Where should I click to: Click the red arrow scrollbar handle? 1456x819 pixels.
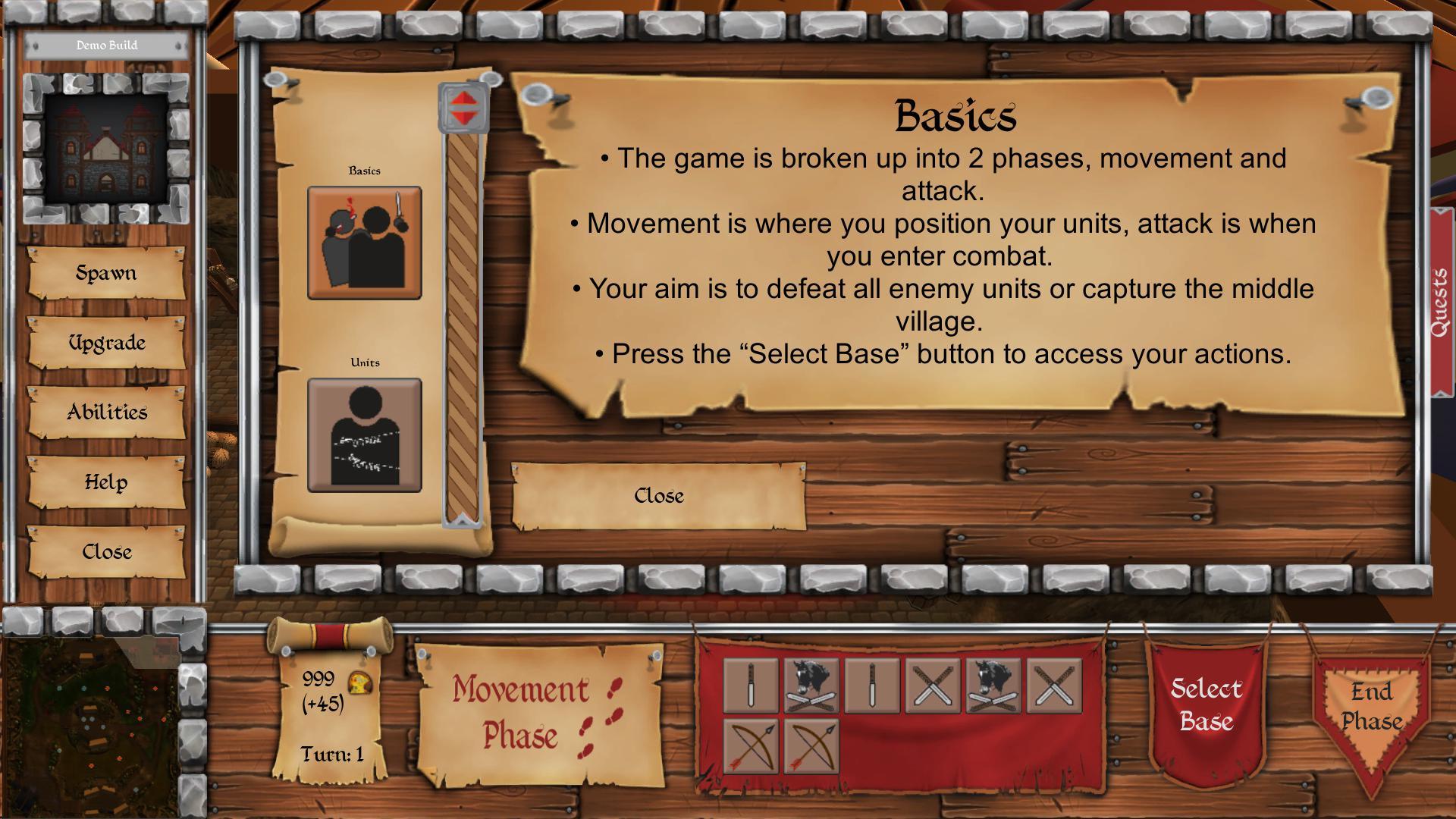pyautogui.click(x=463, y=108)
